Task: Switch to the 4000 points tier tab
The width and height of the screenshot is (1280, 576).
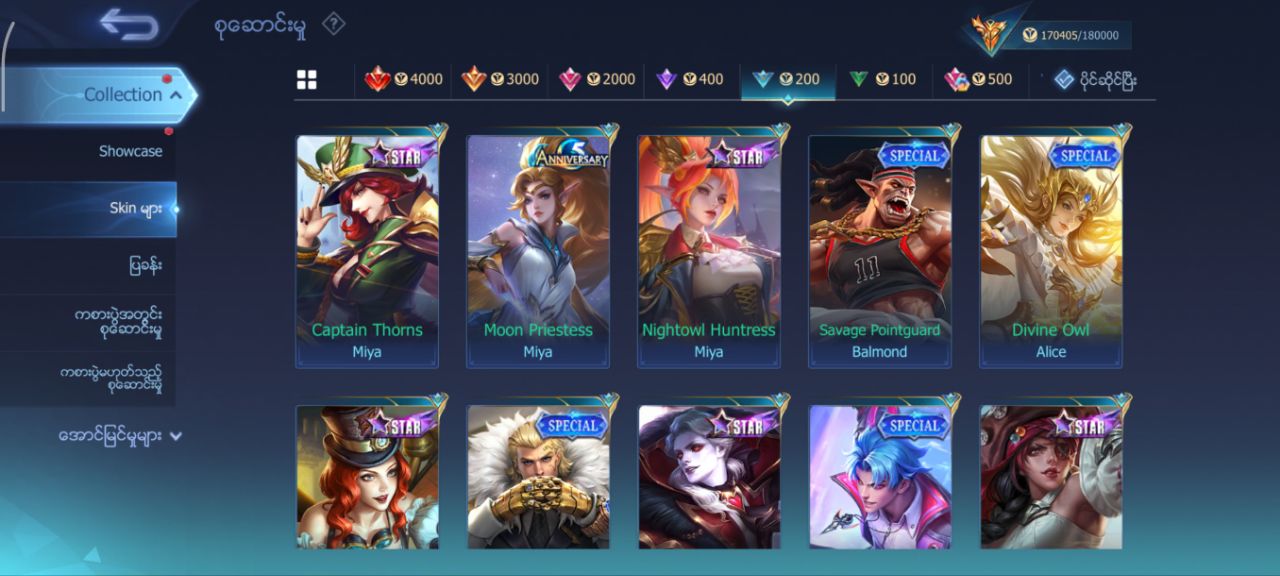Action: tap(403, 79)
